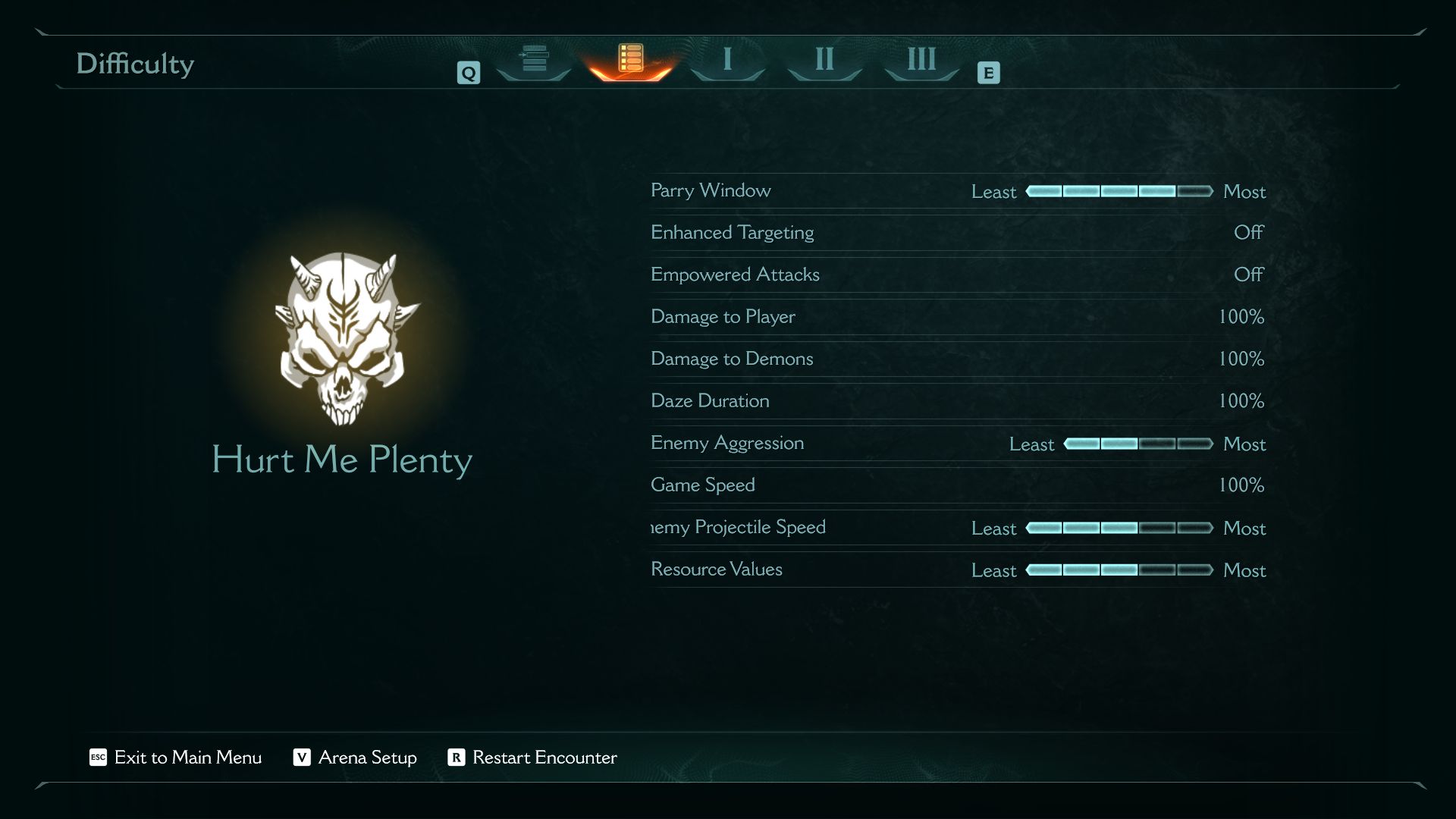The height and width of the screenshot is (819, 1456).
Task: Adjust the Parry Window slider
Action: (x=1119, y=192)
